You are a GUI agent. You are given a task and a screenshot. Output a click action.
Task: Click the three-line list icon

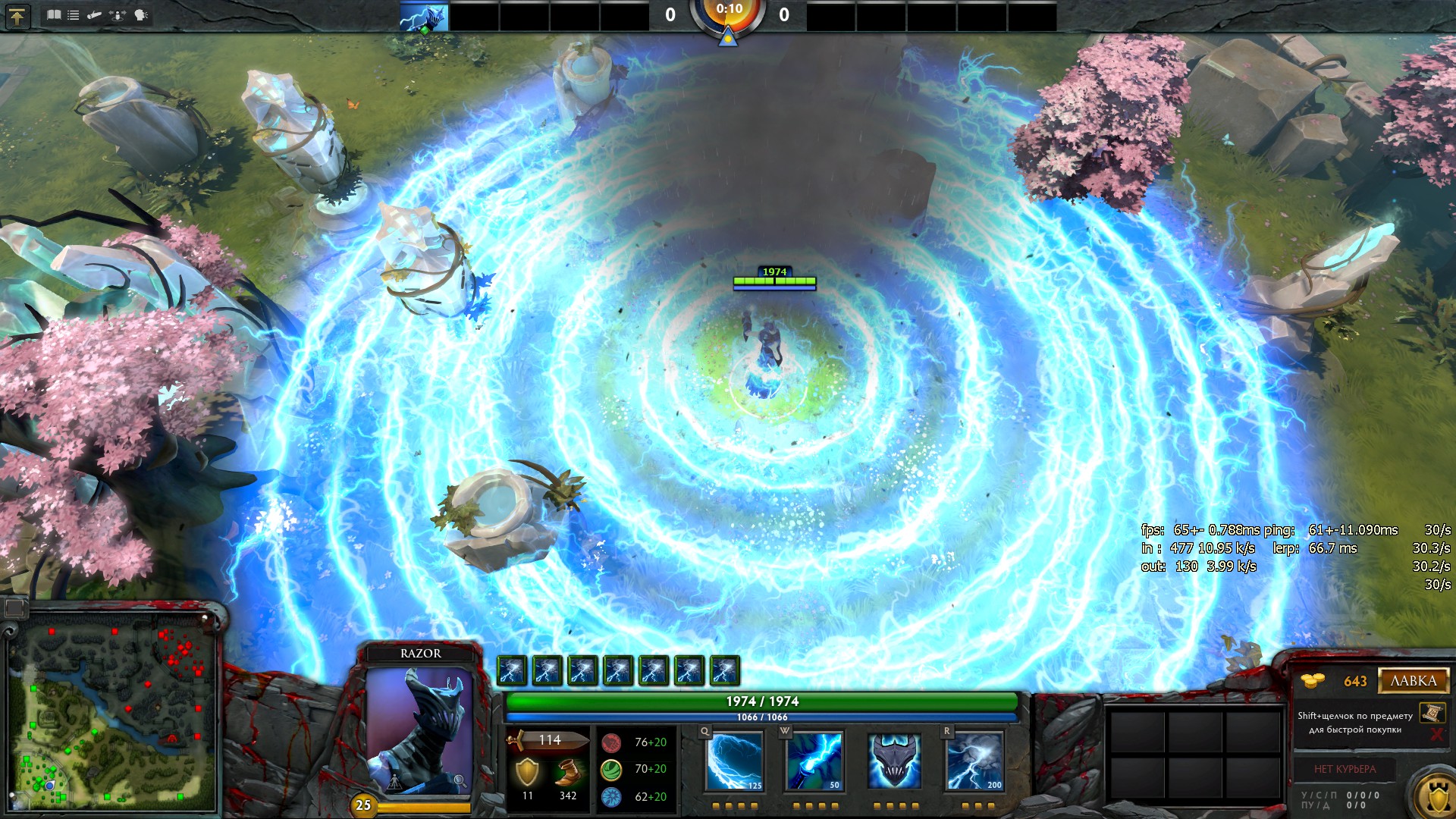74,15
